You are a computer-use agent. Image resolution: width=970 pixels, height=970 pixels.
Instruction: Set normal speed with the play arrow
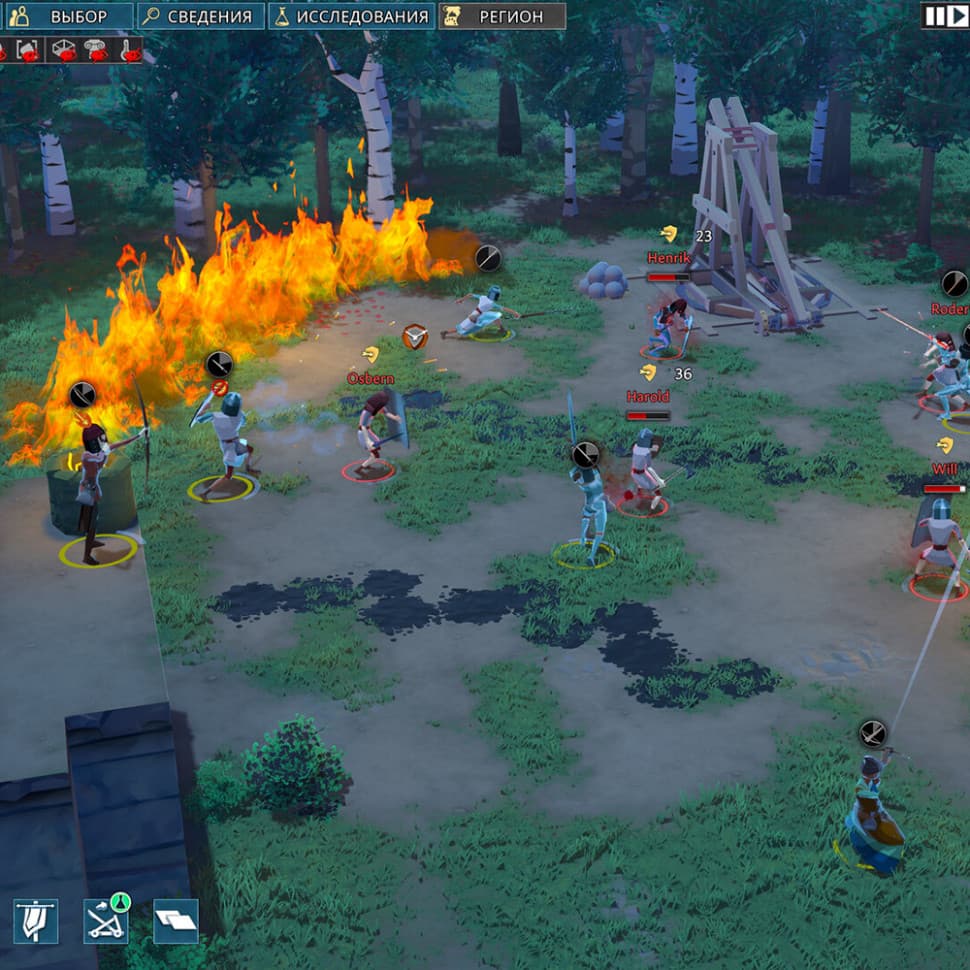tap(956, 16)
